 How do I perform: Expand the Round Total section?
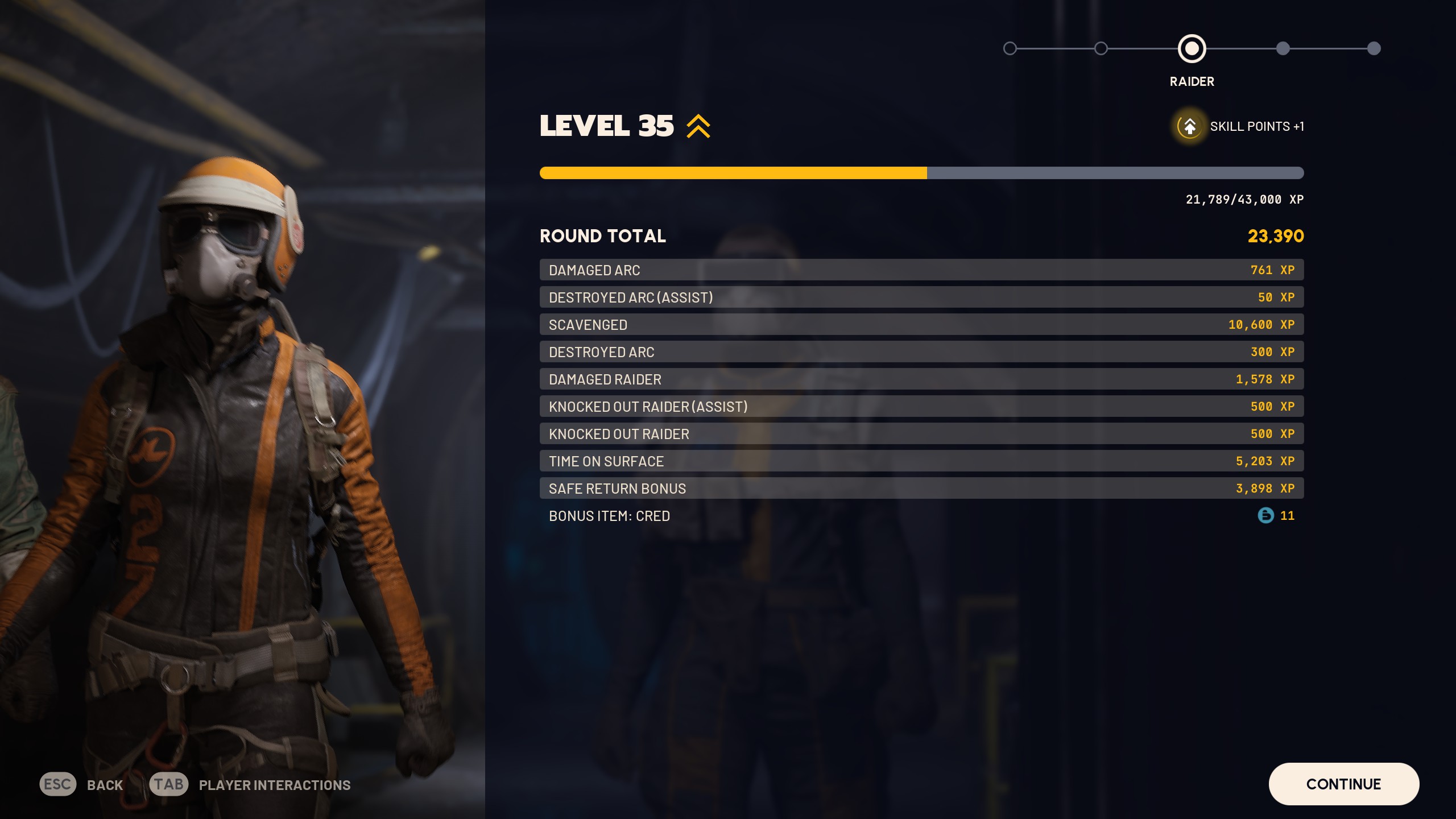click(x=603, y=235)
